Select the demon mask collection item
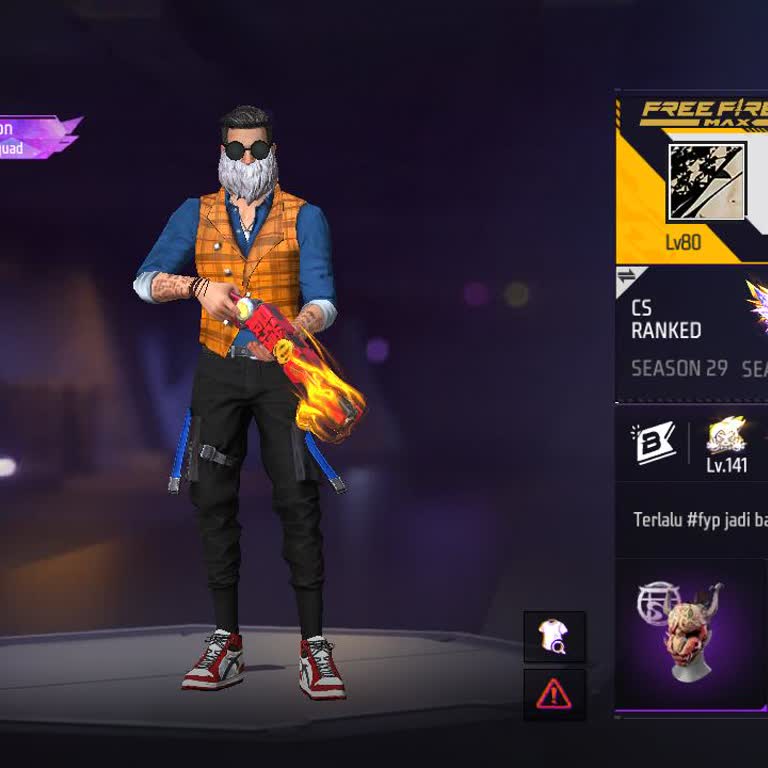768x768 pixels. pyautogui.click(x=690, y=632)
